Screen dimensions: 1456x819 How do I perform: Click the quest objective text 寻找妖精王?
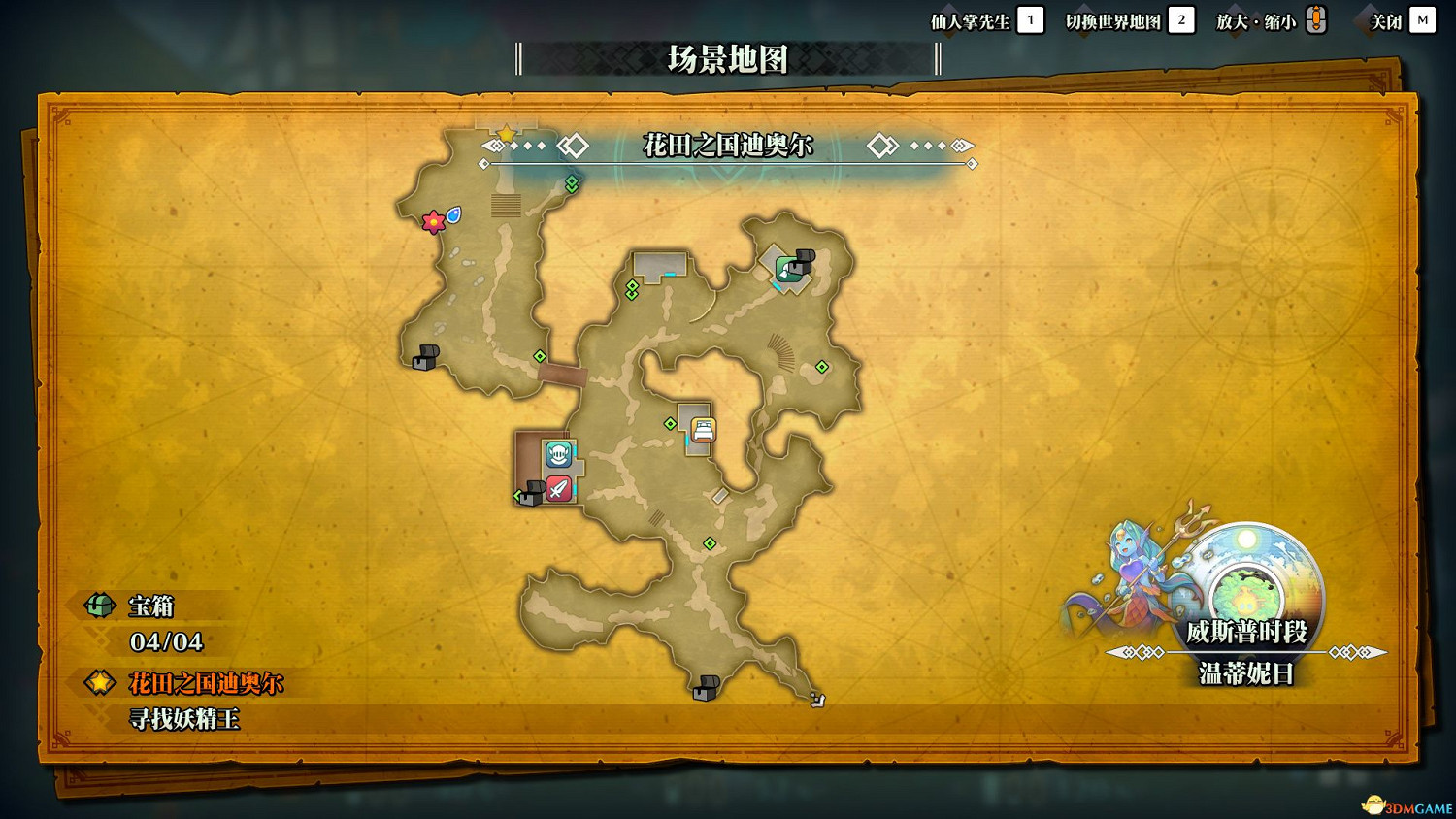[x=186, y=719]
